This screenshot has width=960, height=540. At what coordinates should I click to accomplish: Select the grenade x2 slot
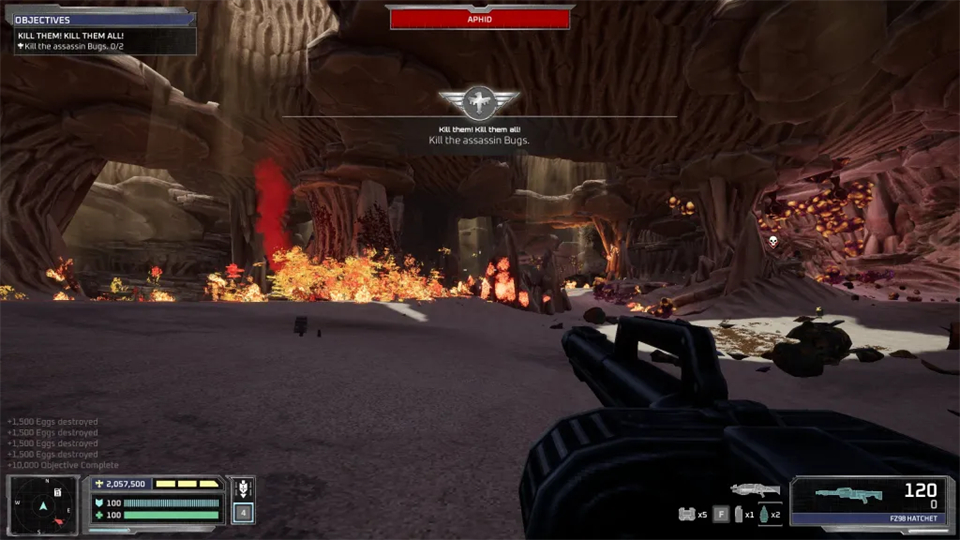click(766, 514)
